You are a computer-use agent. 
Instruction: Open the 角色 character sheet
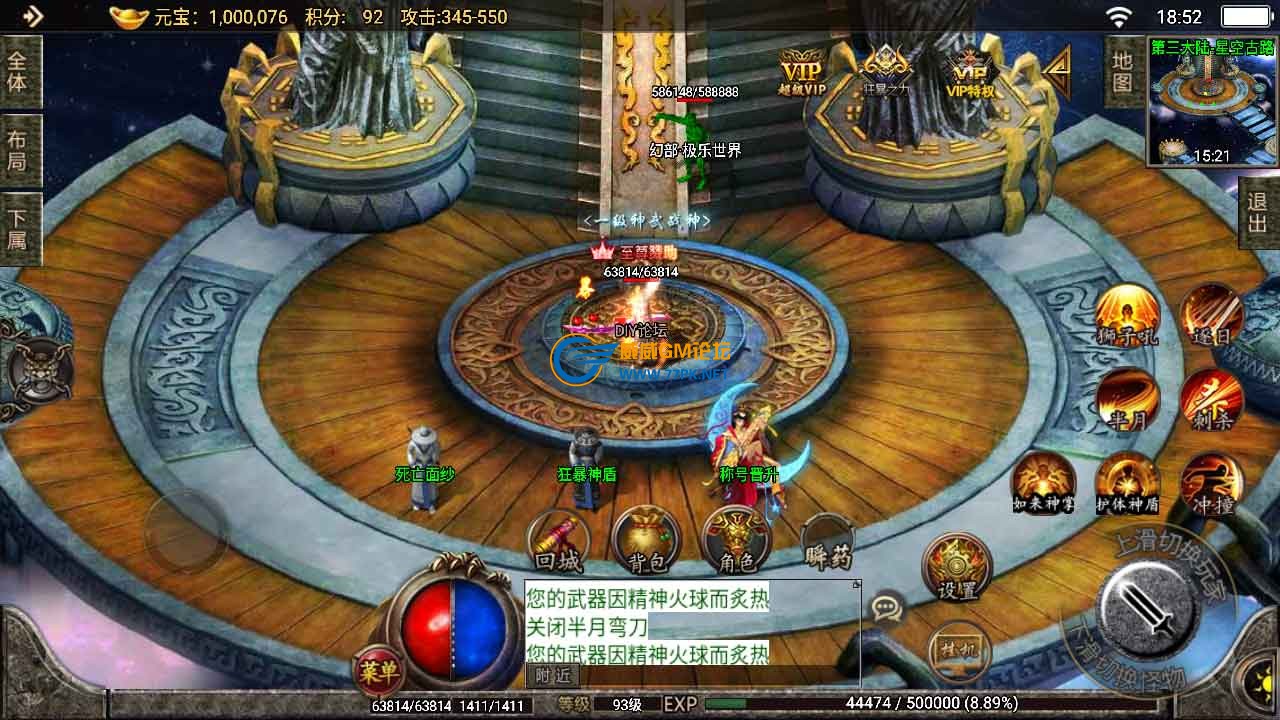(736, 541)
